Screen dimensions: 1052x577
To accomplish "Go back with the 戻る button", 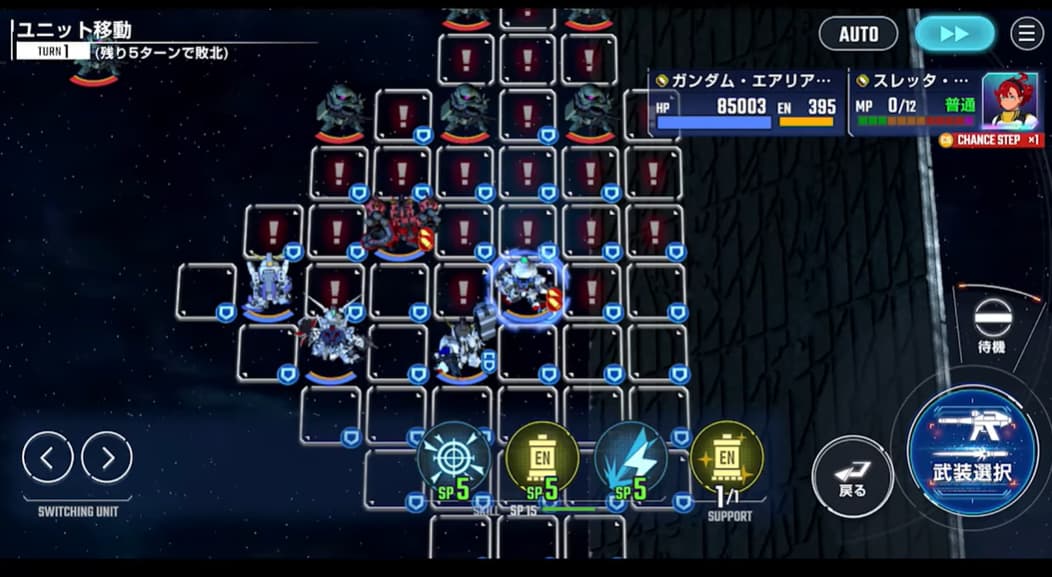I will tap(852, 476).
